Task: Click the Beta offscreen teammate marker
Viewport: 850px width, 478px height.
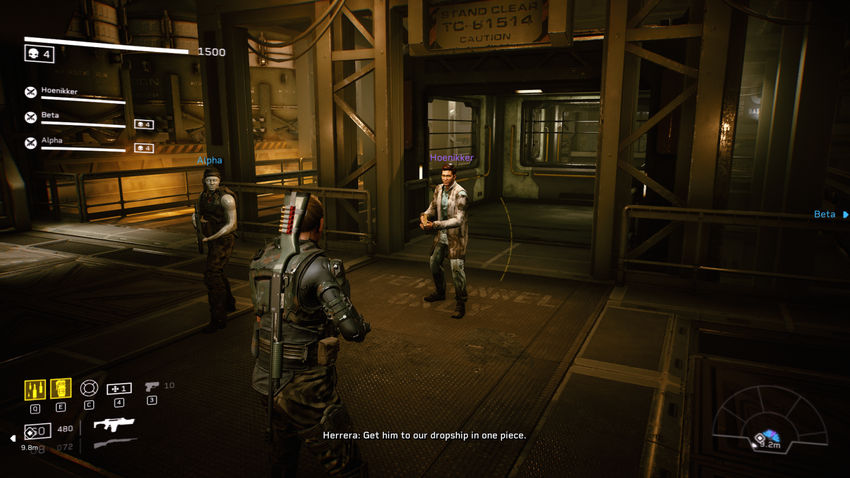Action: click(829, 214)
